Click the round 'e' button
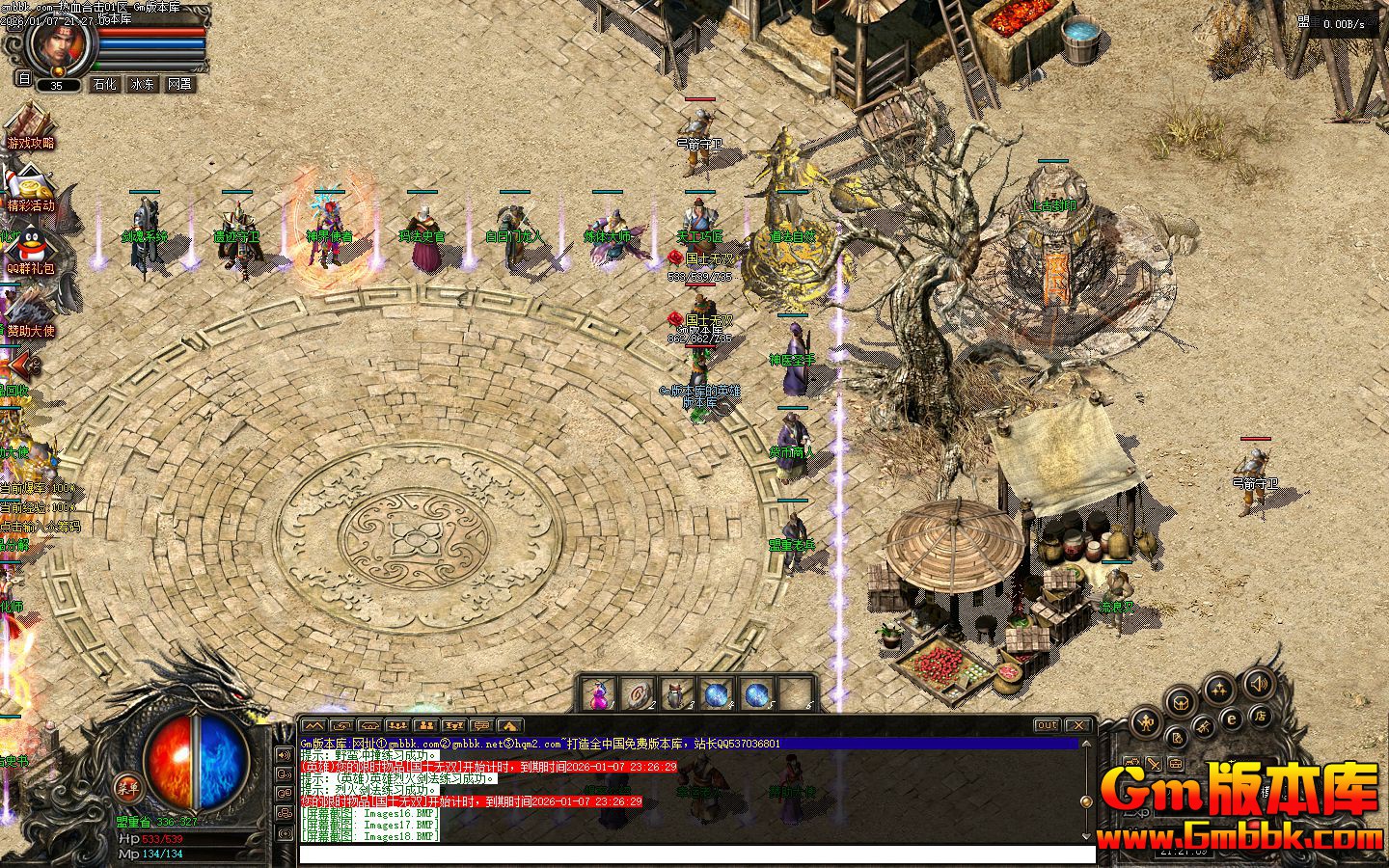This screenshot has height=868, width=1389. pyautogui.click(x=1232, y=719)
